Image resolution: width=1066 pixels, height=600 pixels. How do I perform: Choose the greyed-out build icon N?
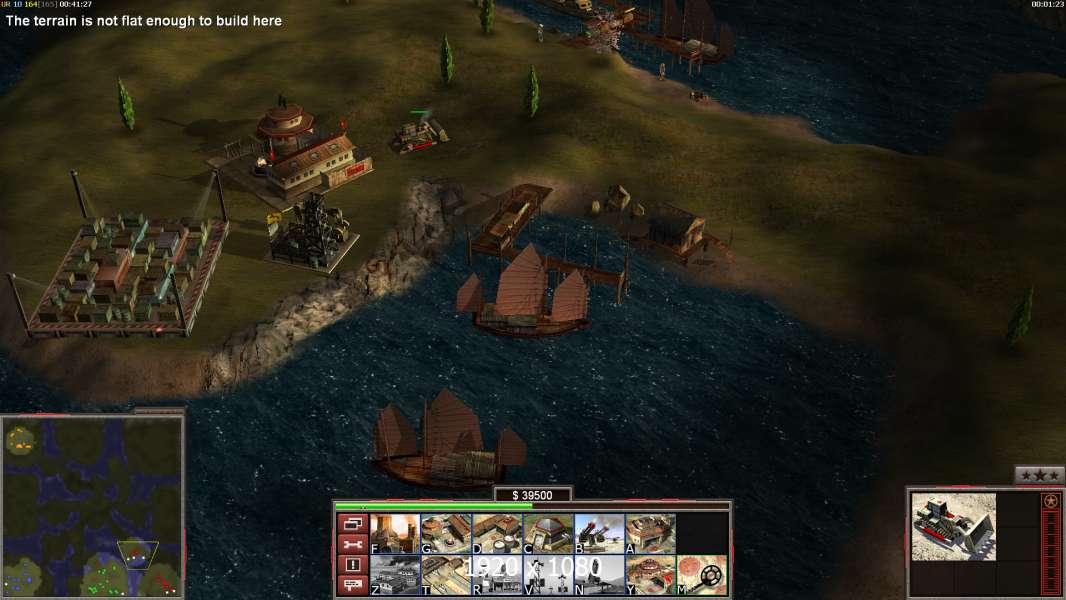pyautogui.click(x=599, y=575)
